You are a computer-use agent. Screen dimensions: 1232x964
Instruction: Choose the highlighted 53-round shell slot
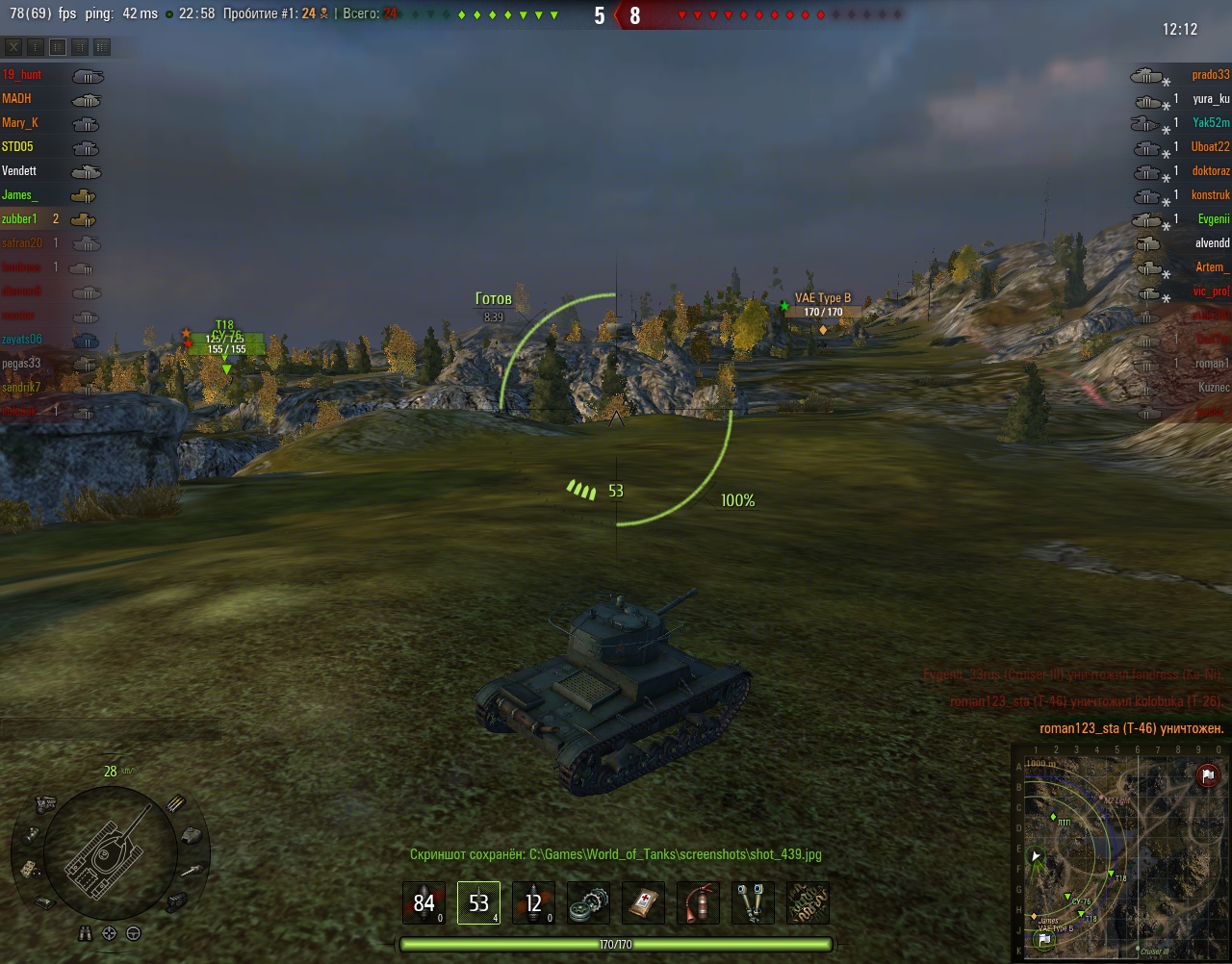478,903
